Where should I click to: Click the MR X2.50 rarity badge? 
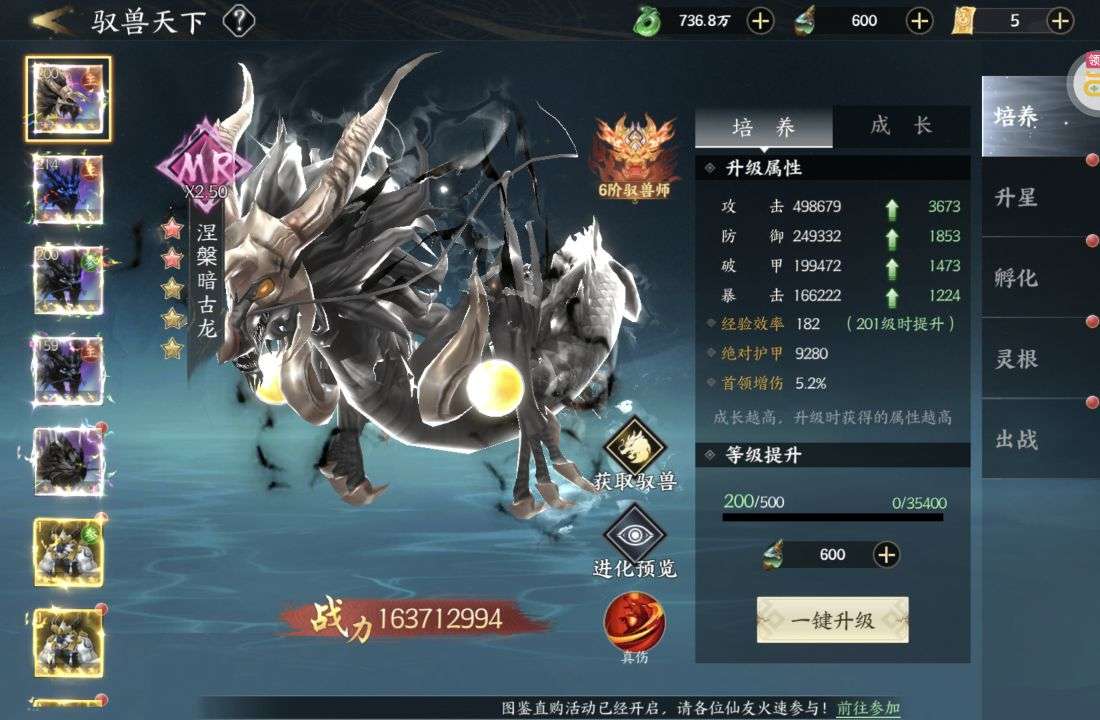point(204,166)
